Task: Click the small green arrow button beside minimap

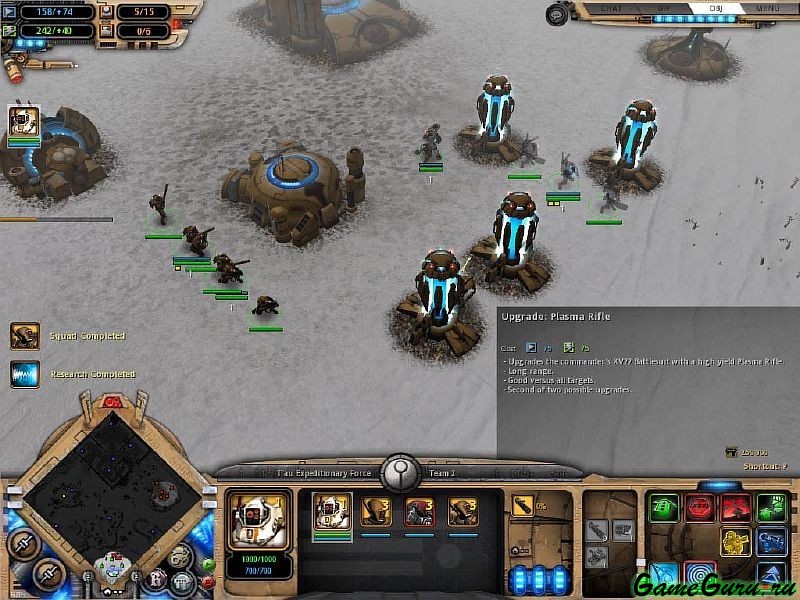Action: [207, 564]
